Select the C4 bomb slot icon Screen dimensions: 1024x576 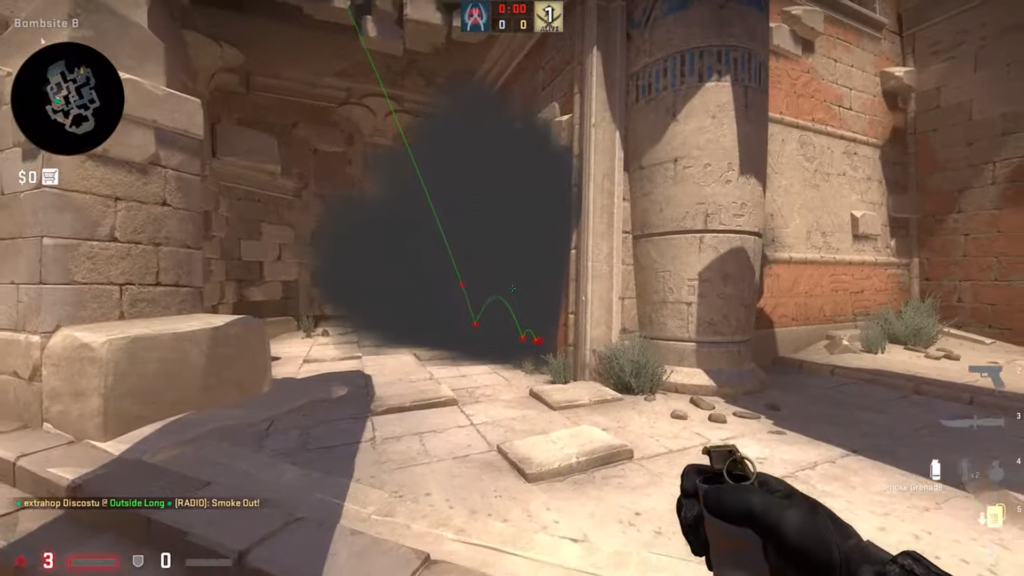coord(993,515)
